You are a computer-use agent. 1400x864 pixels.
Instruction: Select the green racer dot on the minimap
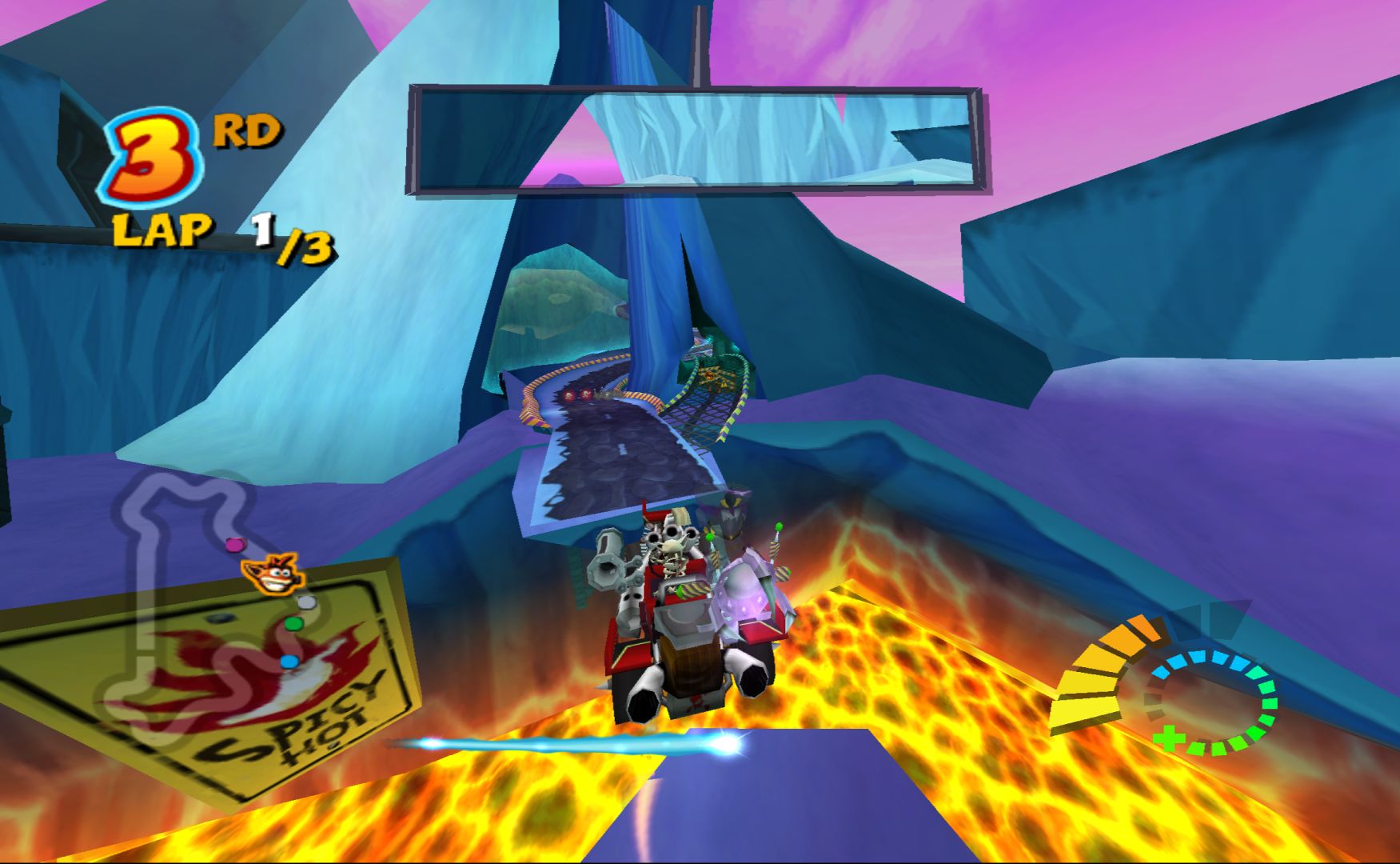[293, 623]
